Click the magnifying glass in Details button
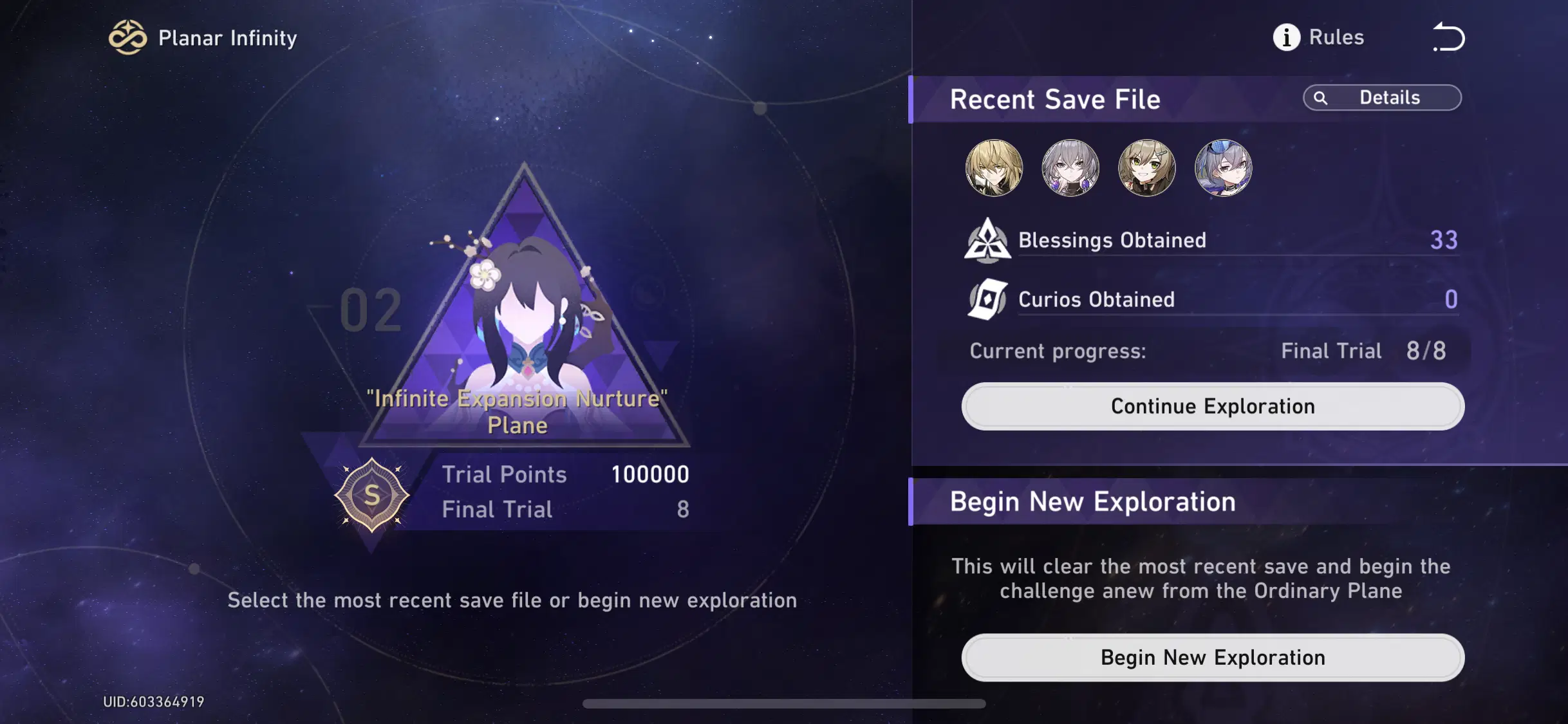The width and height of the screenshot is (1568, 724). [1322, 98]
